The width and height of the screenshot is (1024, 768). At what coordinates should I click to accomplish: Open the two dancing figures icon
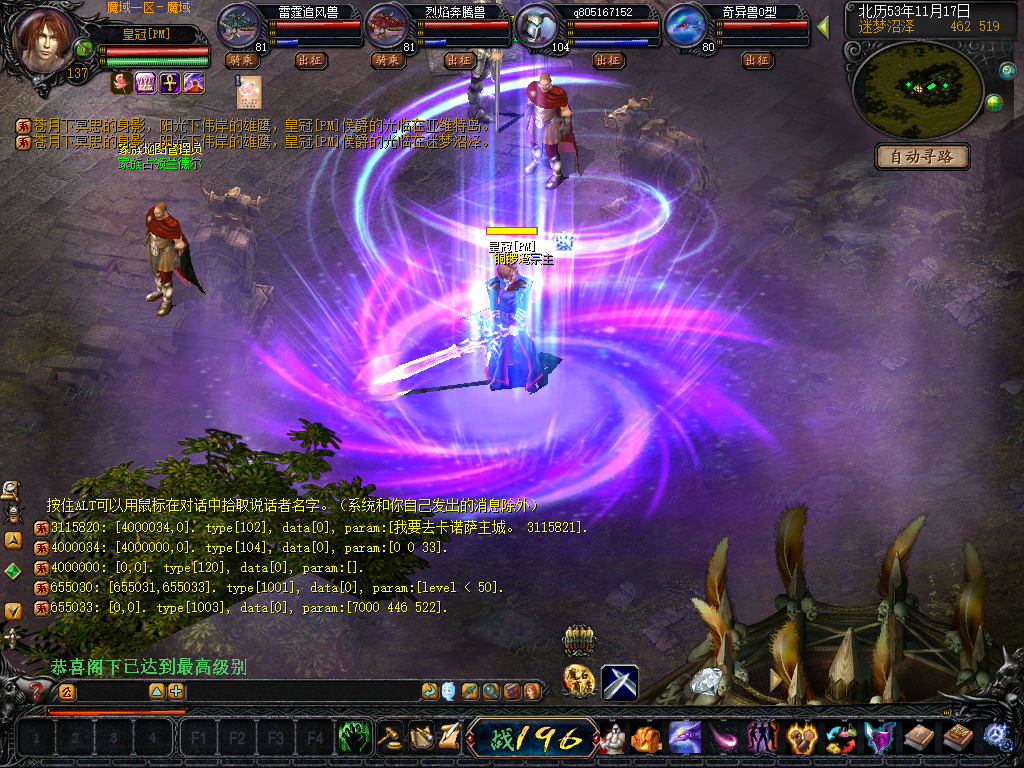(762, 738)
